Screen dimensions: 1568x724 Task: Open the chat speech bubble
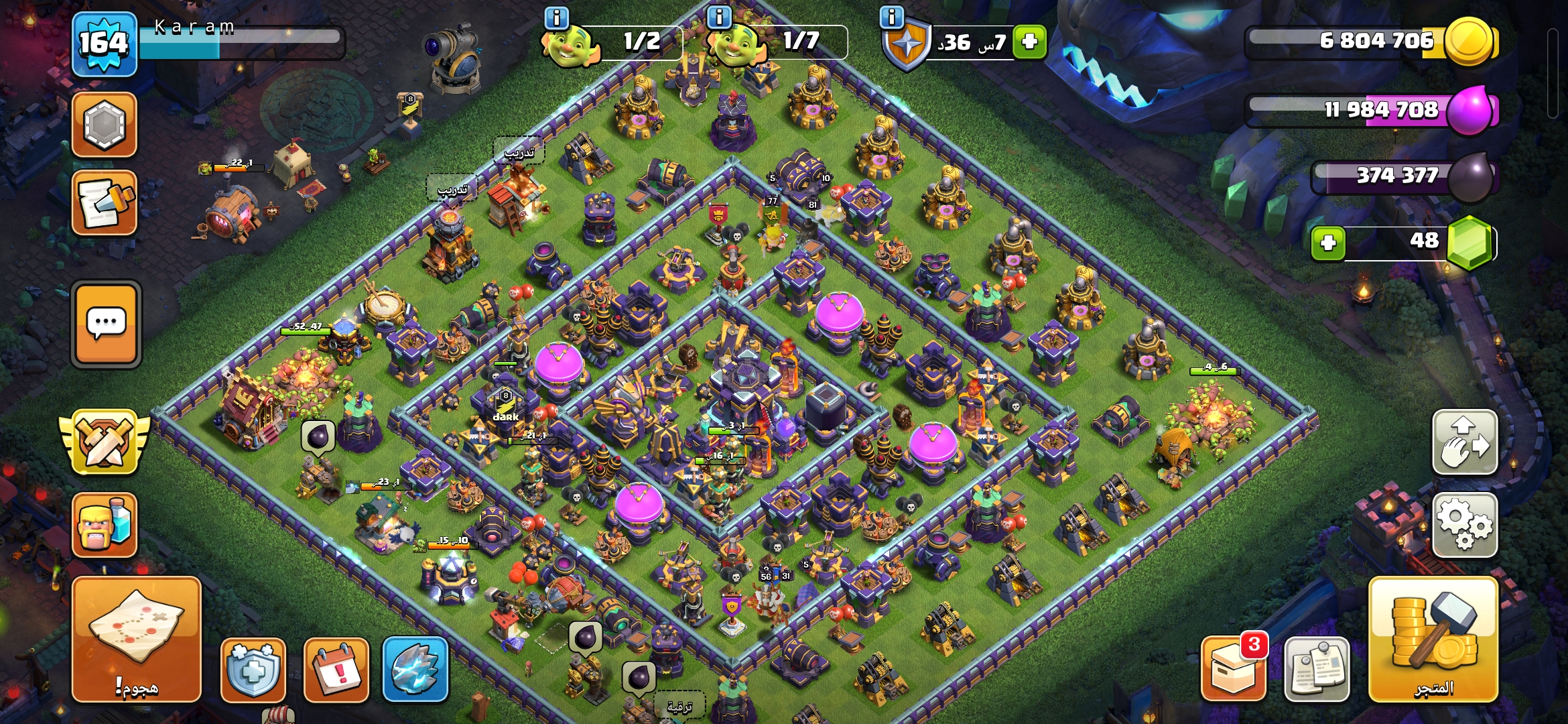click(106, 324)
